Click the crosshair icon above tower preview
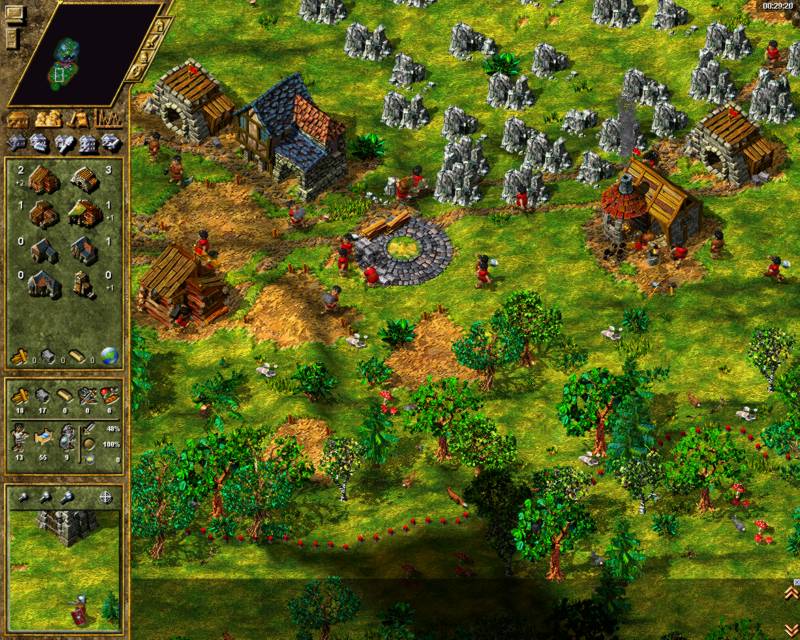Image resolution: width=800 pixels, height=640 pixels. (x=107, y=497)
